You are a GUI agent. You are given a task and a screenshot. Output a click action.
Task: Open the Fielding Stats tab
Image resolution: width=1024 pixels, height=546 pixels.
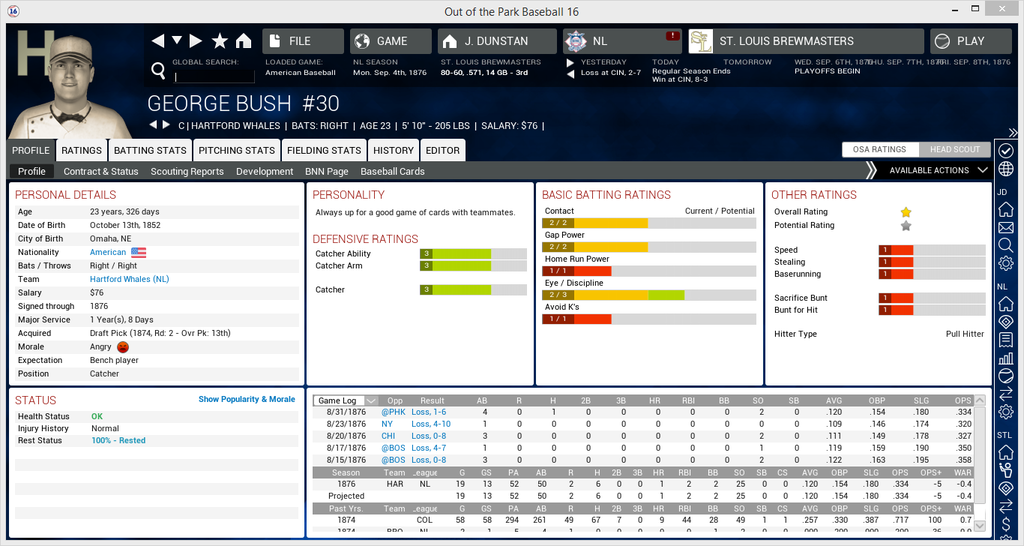[x=323, y=150]
